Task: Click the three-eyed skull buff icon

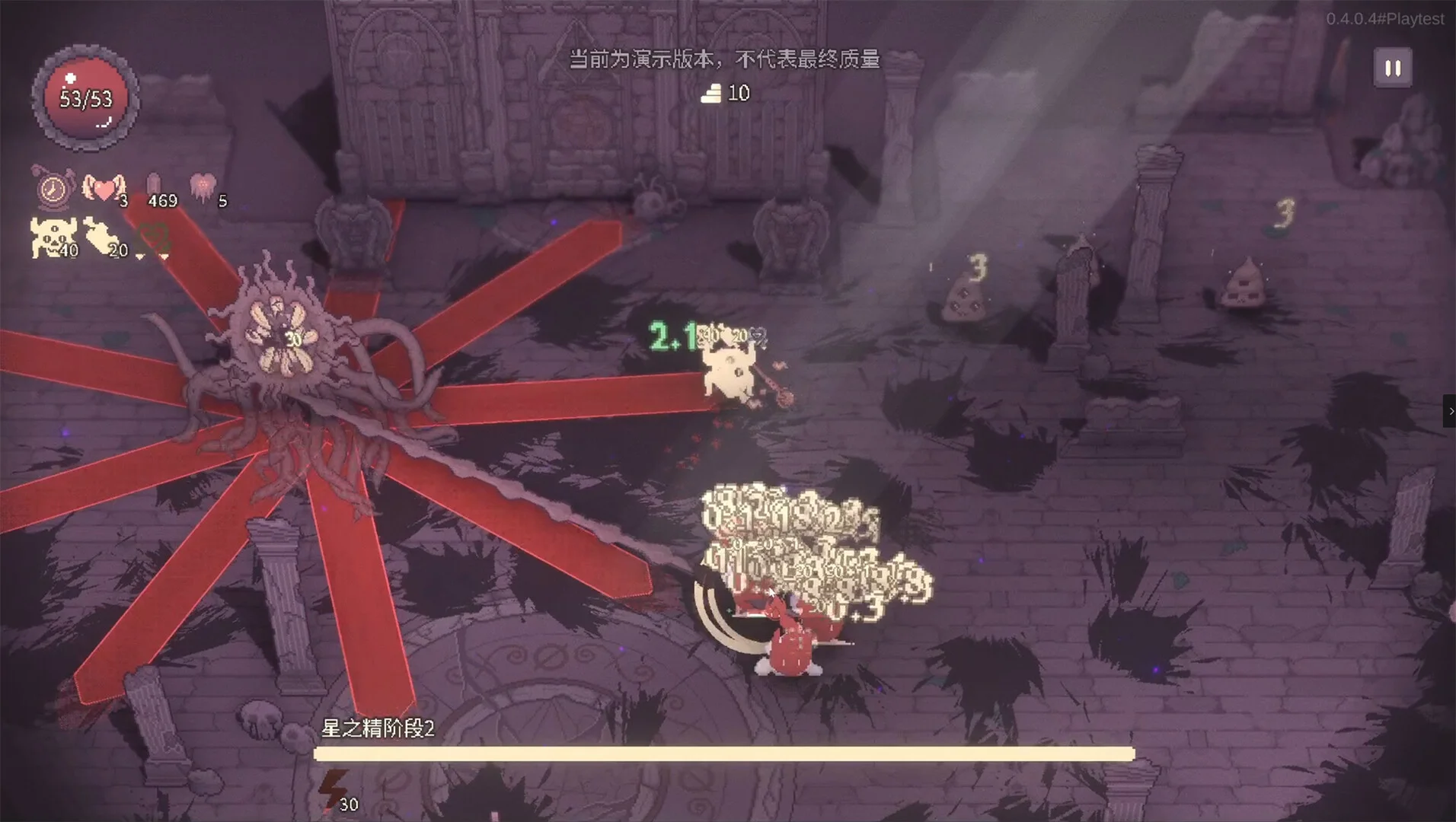Action: 50,237
